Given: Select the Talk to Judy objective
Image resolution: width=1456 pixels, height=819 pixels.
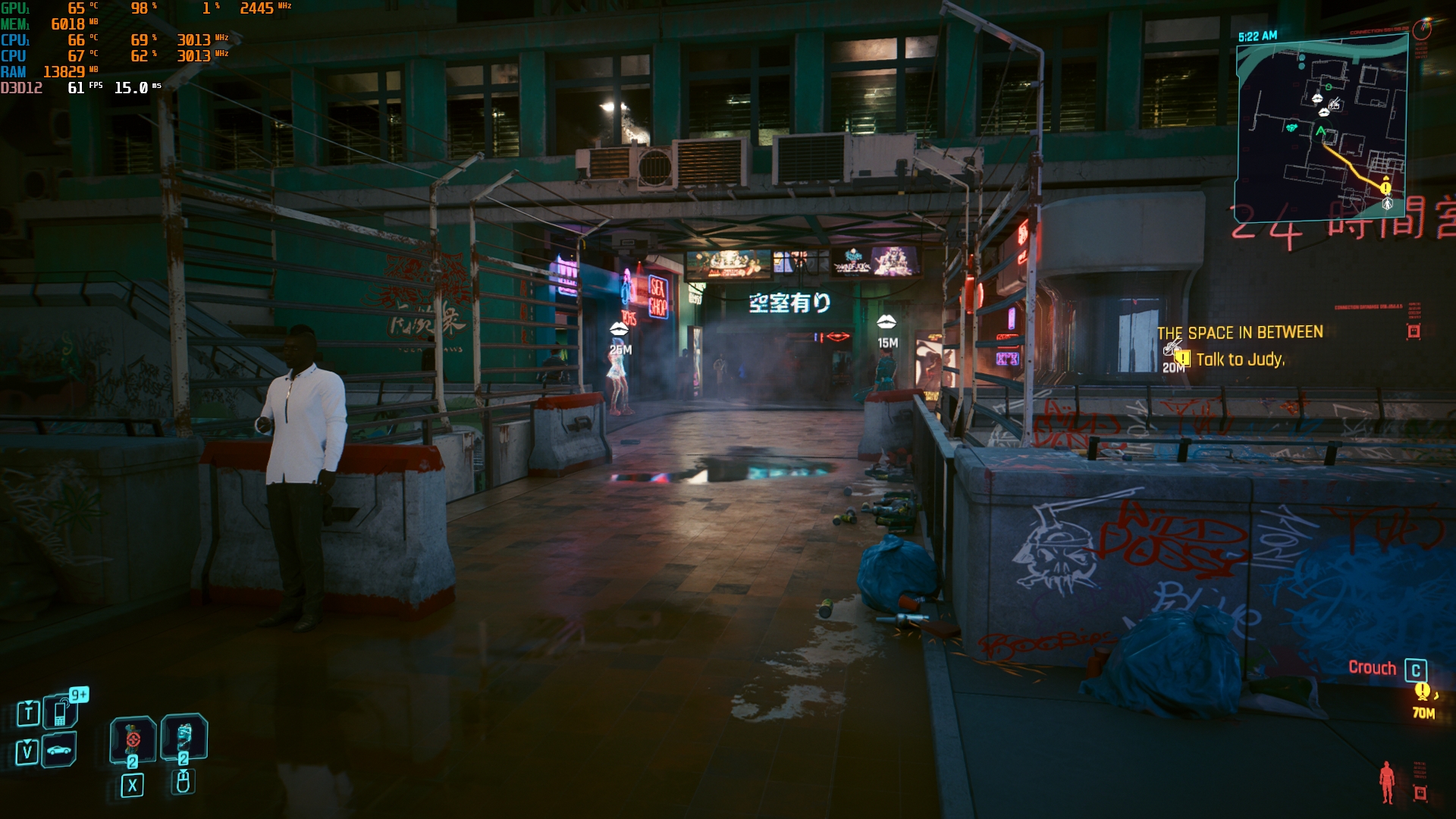Looking at the screenshot, I should (1240, 359).
